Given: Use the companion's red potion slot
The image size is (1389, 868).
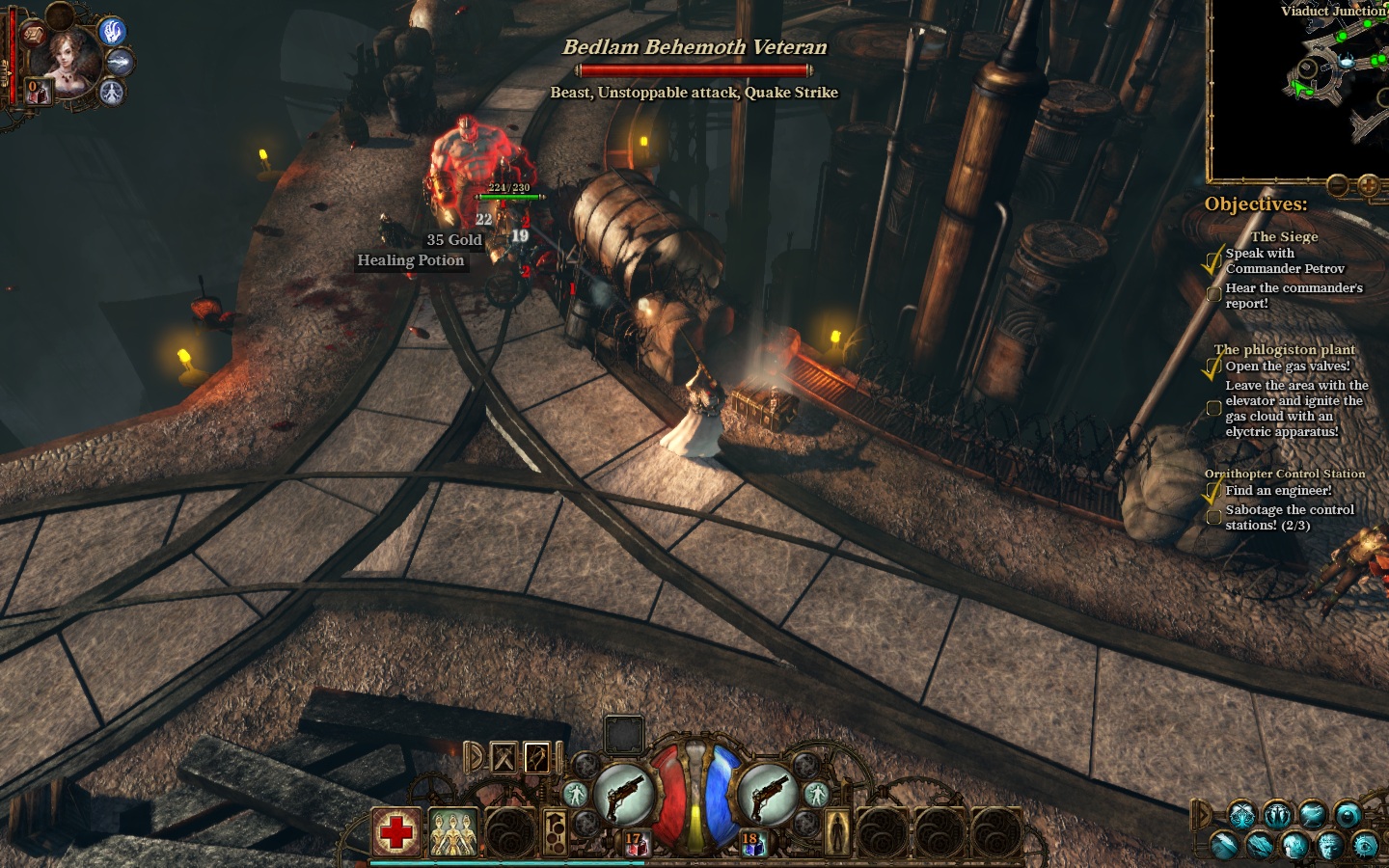Looking at the screenshot, I should pyautogui.click(x=37, y=92).
